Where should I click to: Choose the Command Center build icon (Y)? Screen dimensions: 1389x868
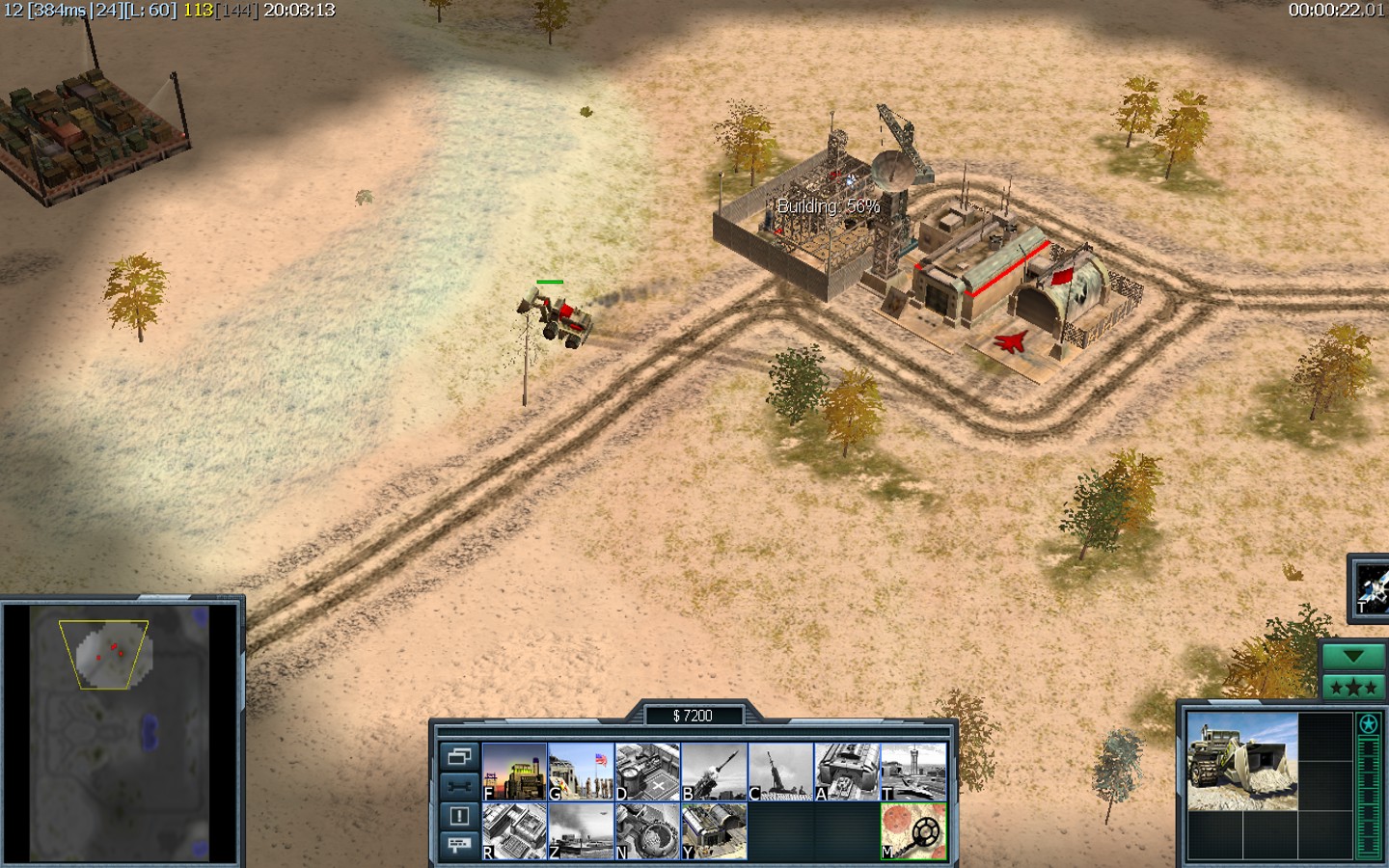(x=714, y=831)
